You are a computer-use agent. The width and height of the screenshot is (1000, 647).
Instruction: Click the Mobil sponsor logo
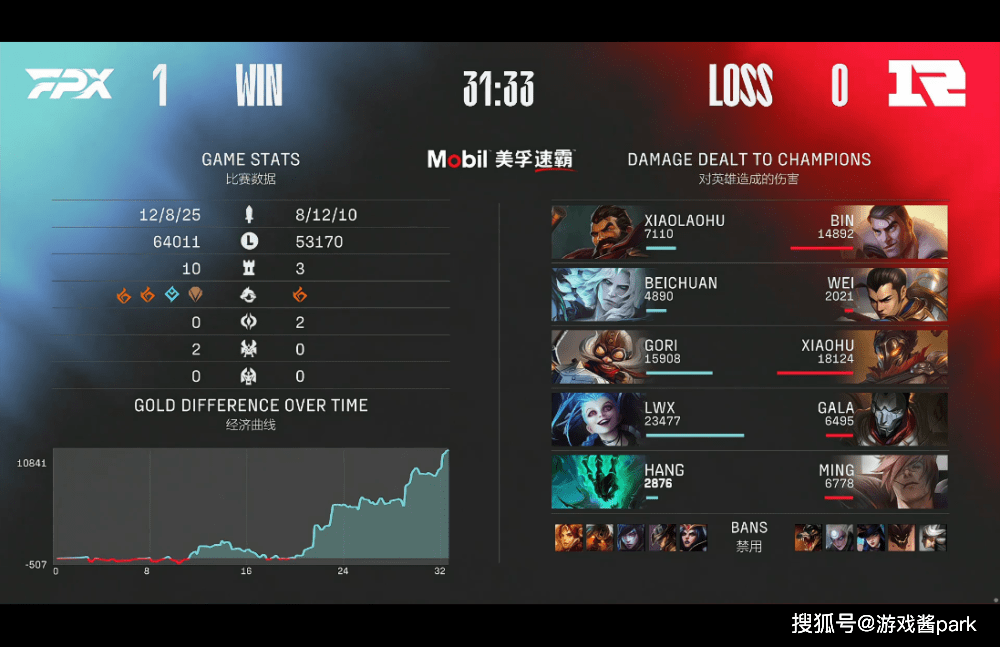[x=500, y=159]
